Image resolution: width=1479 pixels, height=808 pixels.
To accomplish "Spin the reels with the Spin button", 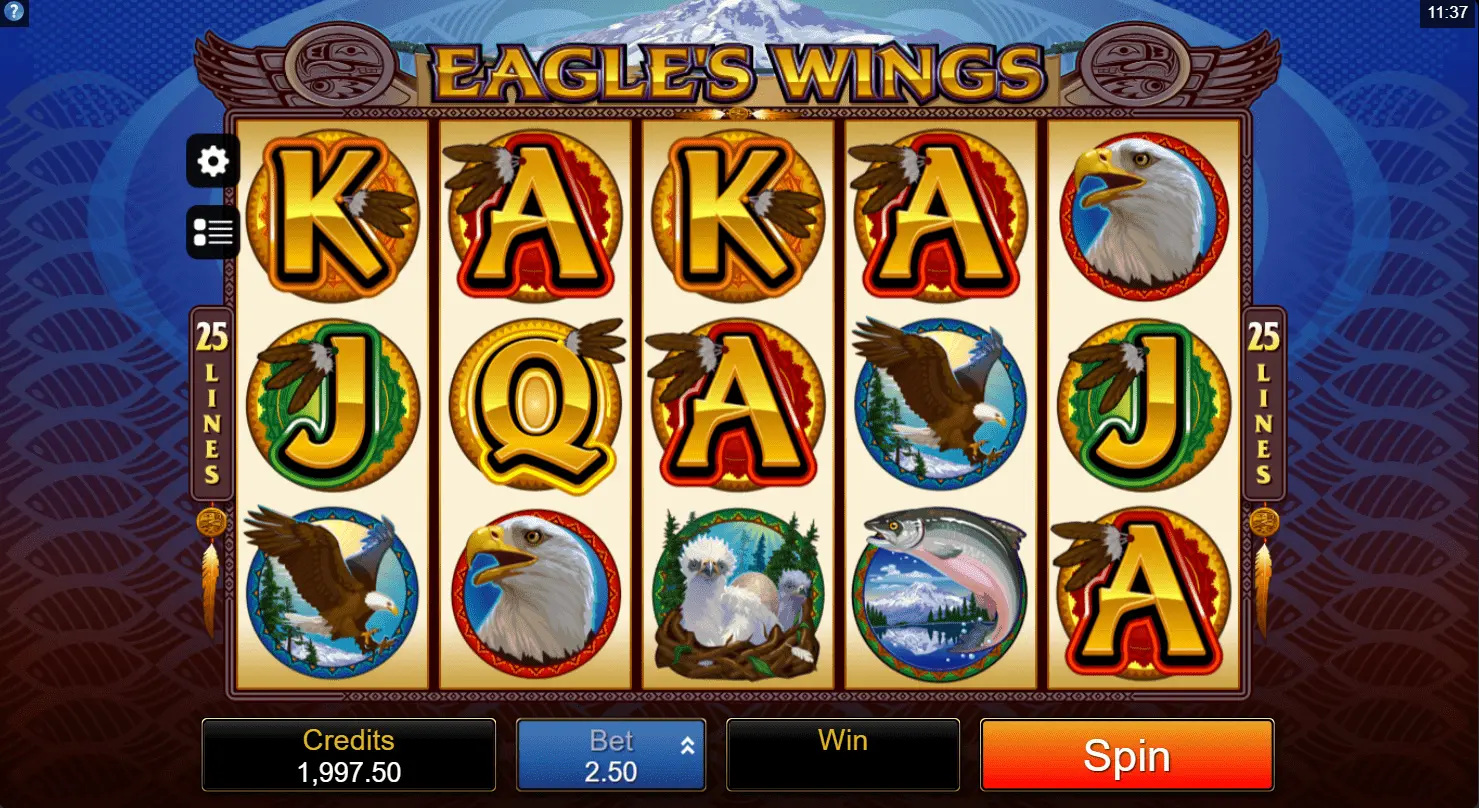I will (1126, 756).
